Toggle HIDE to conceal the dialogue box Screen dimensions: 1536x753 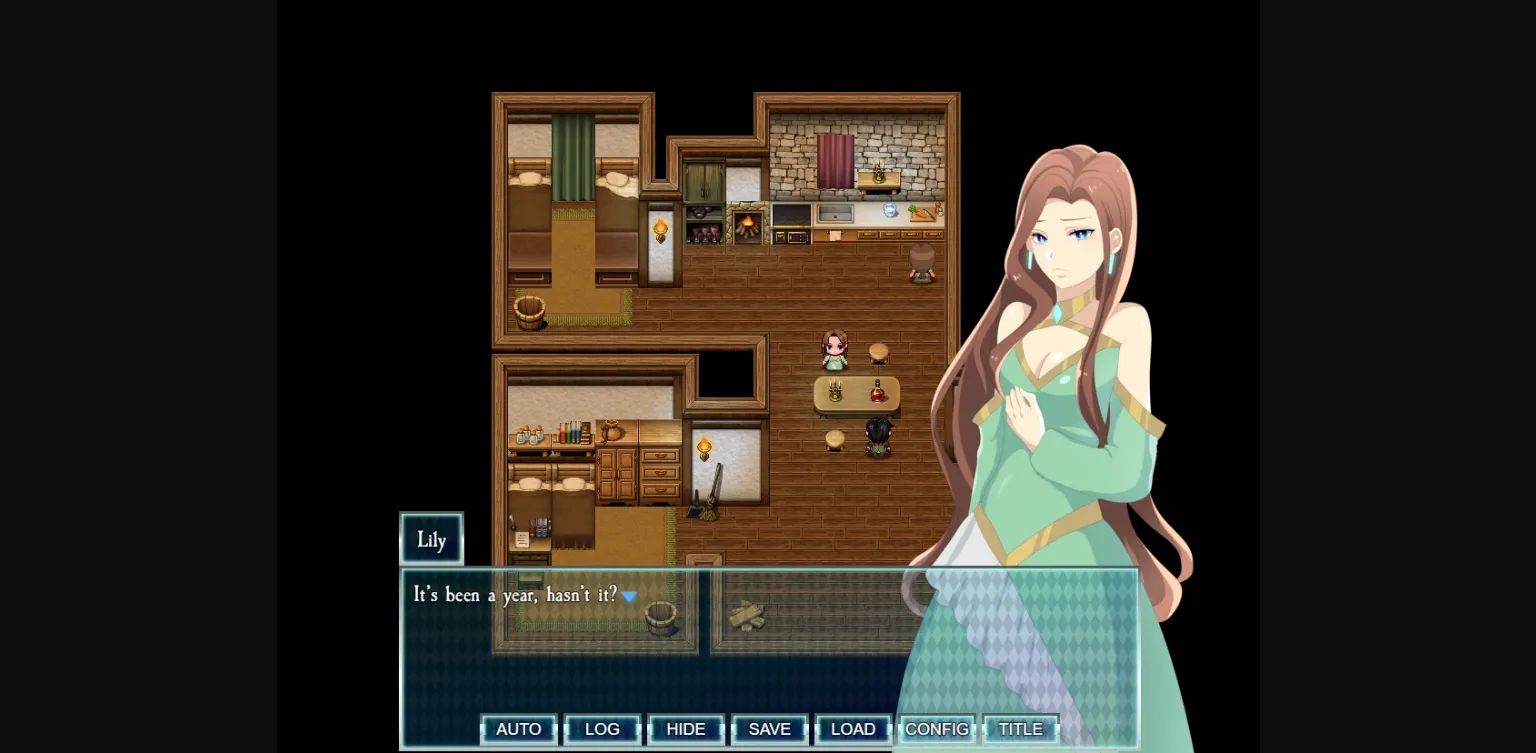point(686,729)
